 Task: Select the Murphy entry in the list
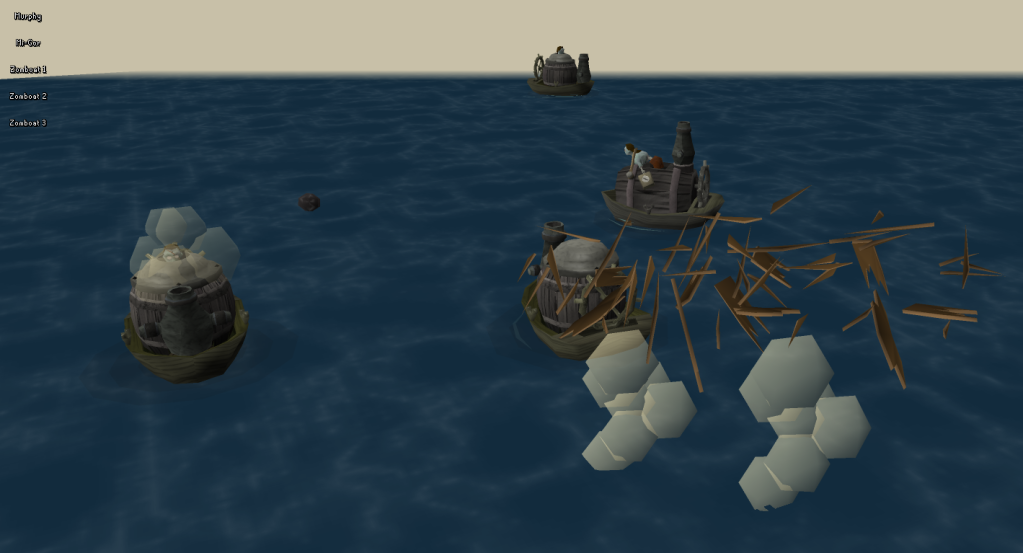tap(28, 17)
